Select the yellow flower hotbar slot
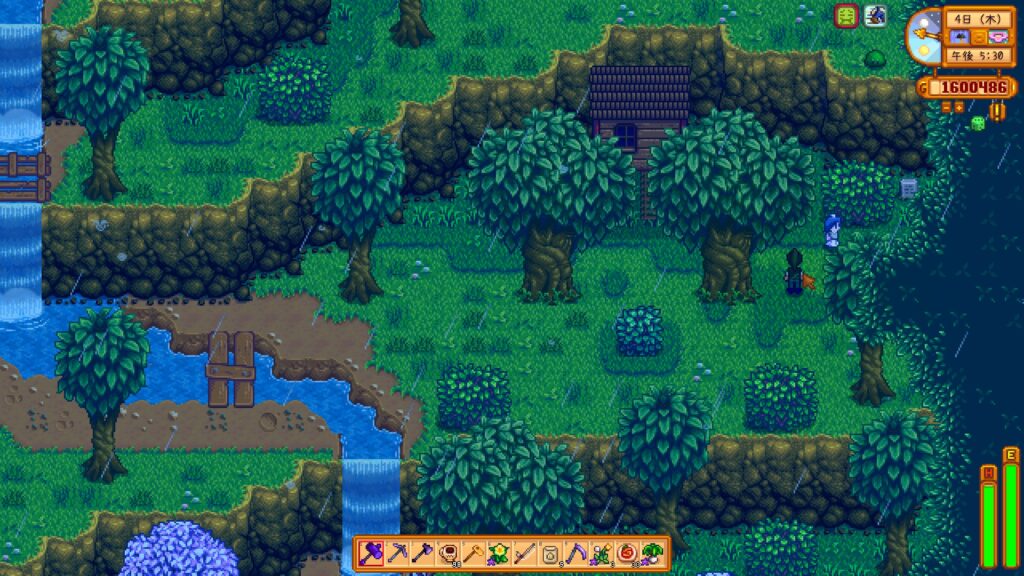 click(x=500, y=553)
